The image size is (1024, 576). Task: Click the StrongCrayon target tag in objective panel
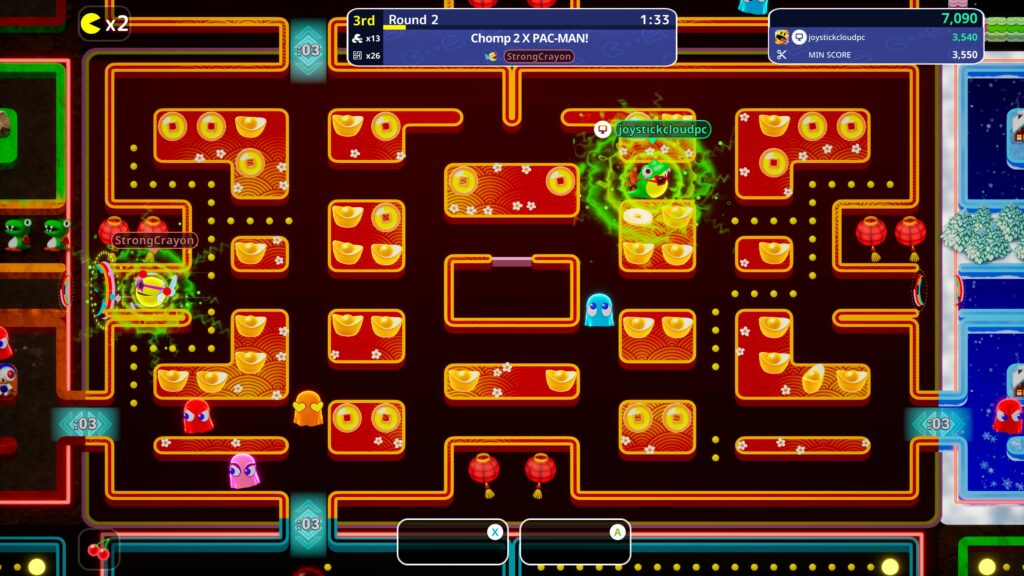[x=538, y=57]
